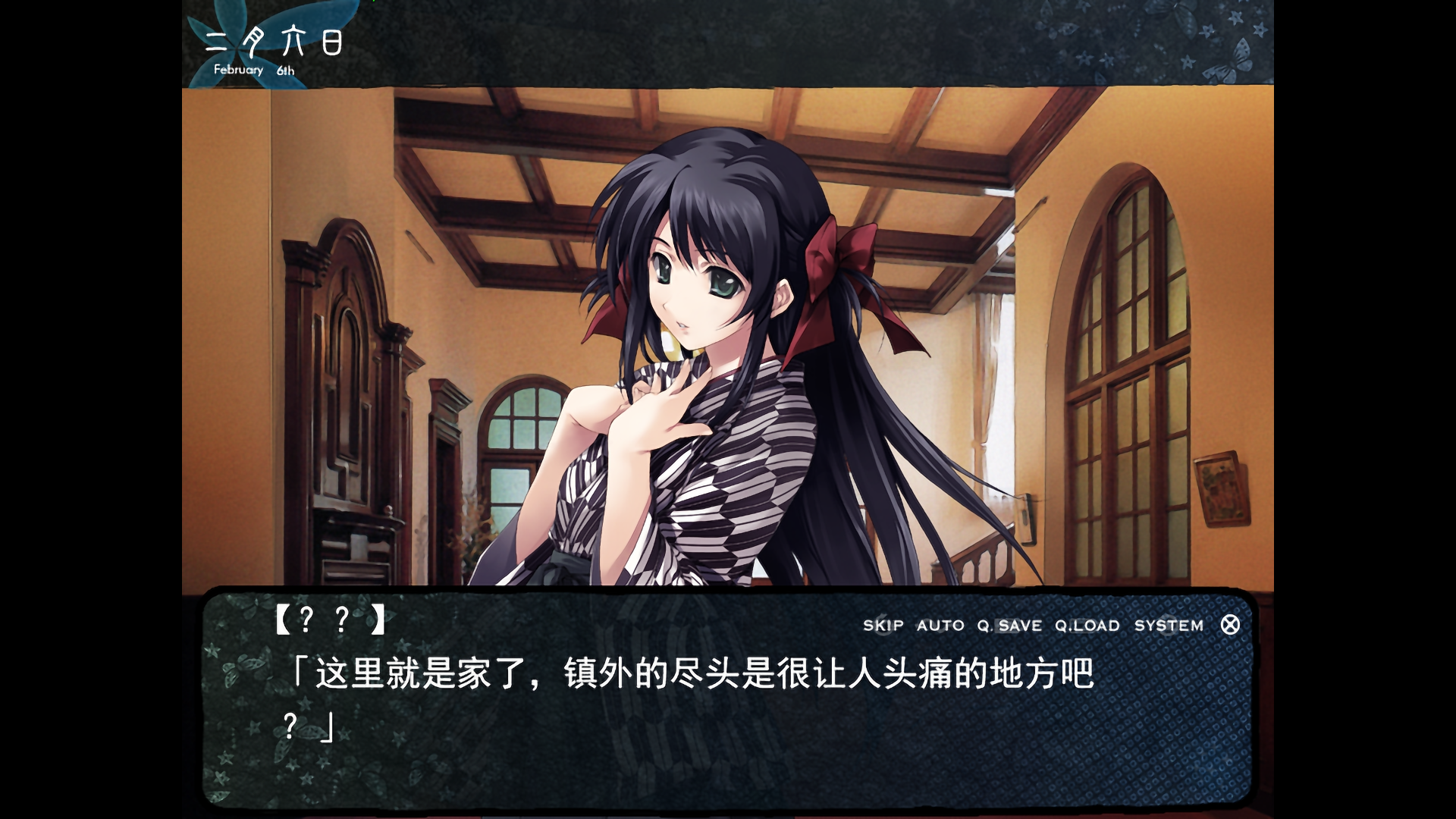Toggle AUTO reading mode
The height and width of the screenshot is (819, 1456).
(x=940, y=626)
